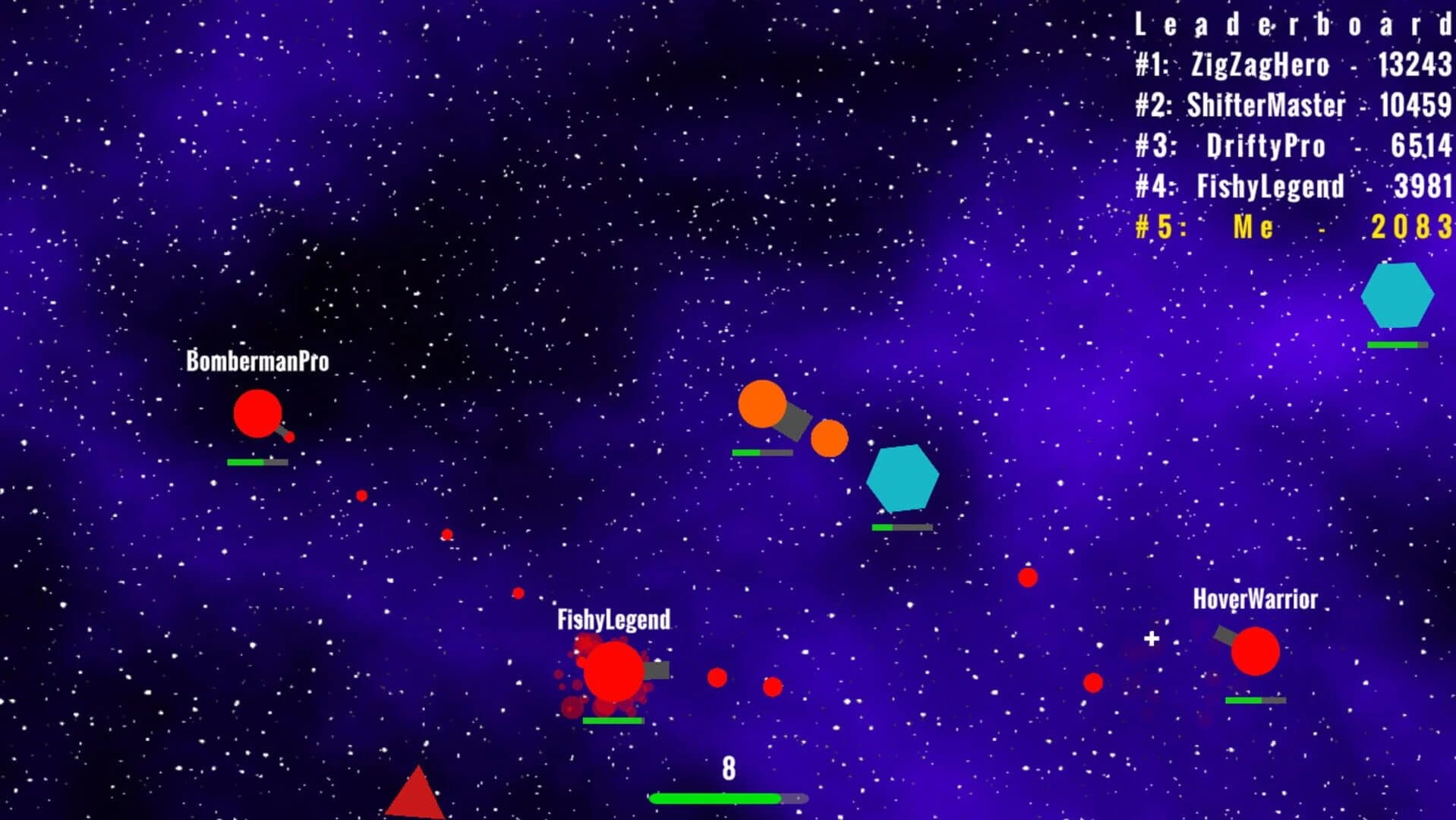Viewport: 1456px width, 820px height.
Task: Click the health bar under the center hexagon
Action: (x=901, y=526)
